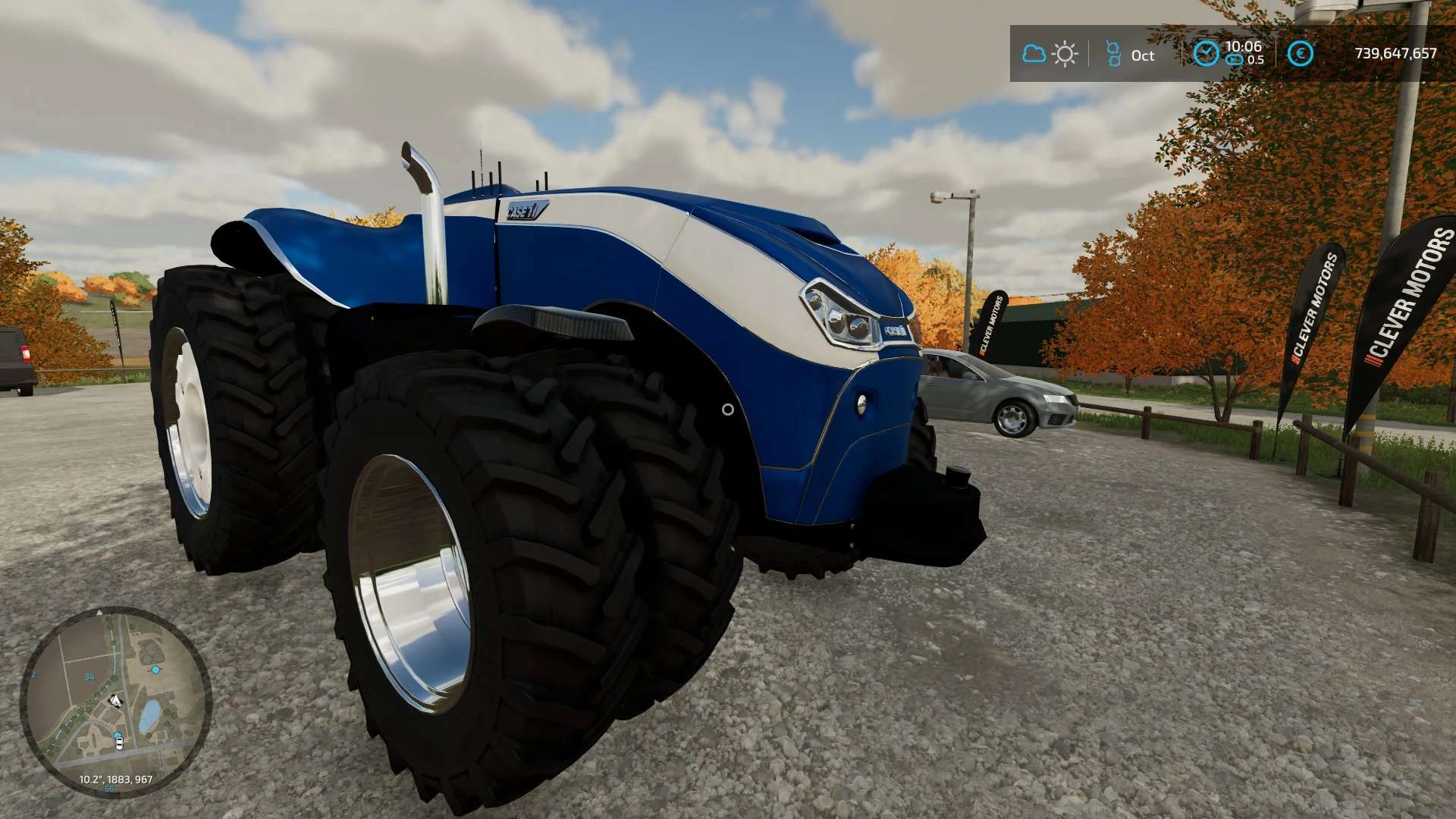This screenshot has width=1456, height=819.
Task: Select the tractor marker on the minimap
Action: pos(115,700)
